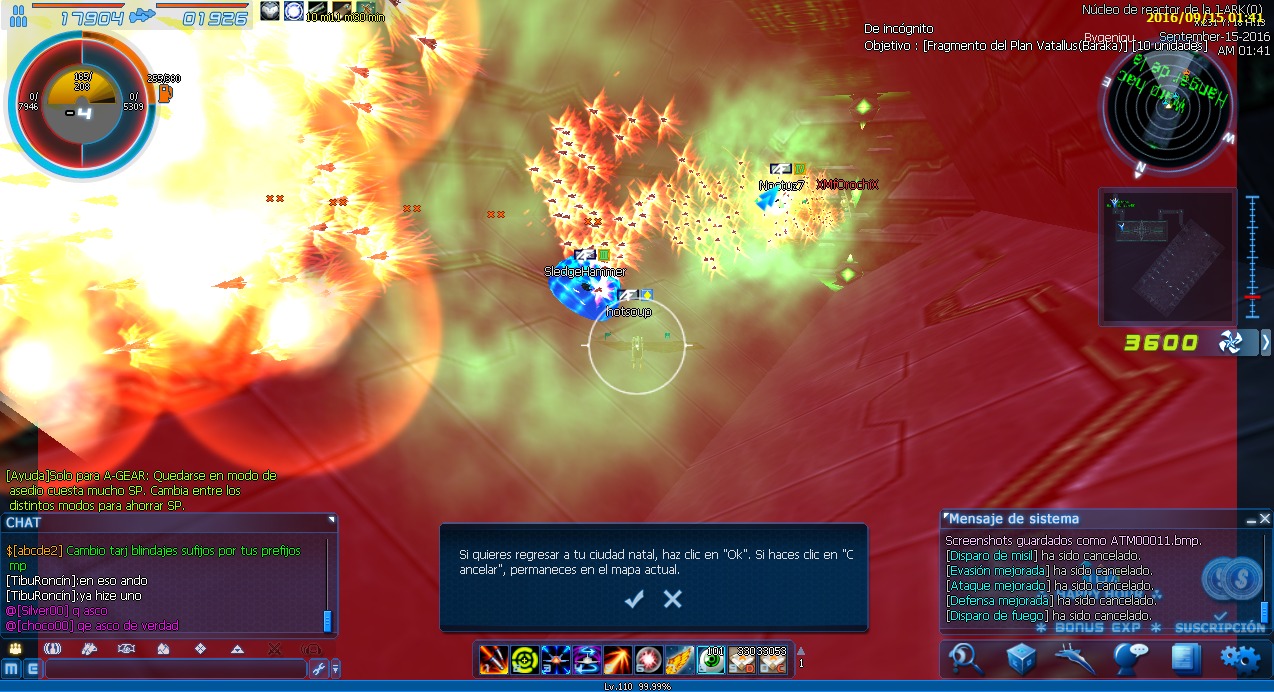Open the magnifying glass search menu
The height and width of the screenshot is (692, 1274).
tap(966, 657)
